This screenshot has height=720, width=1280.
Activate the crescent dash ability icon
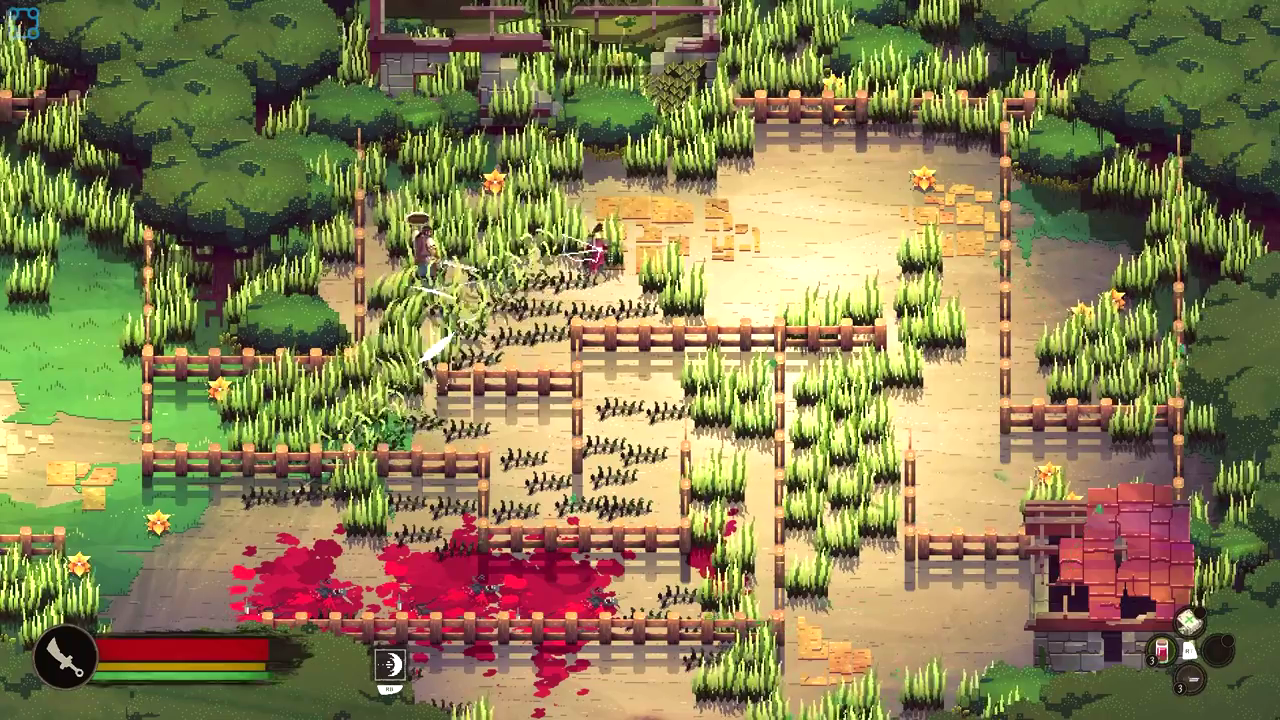(x=390, y=664)
